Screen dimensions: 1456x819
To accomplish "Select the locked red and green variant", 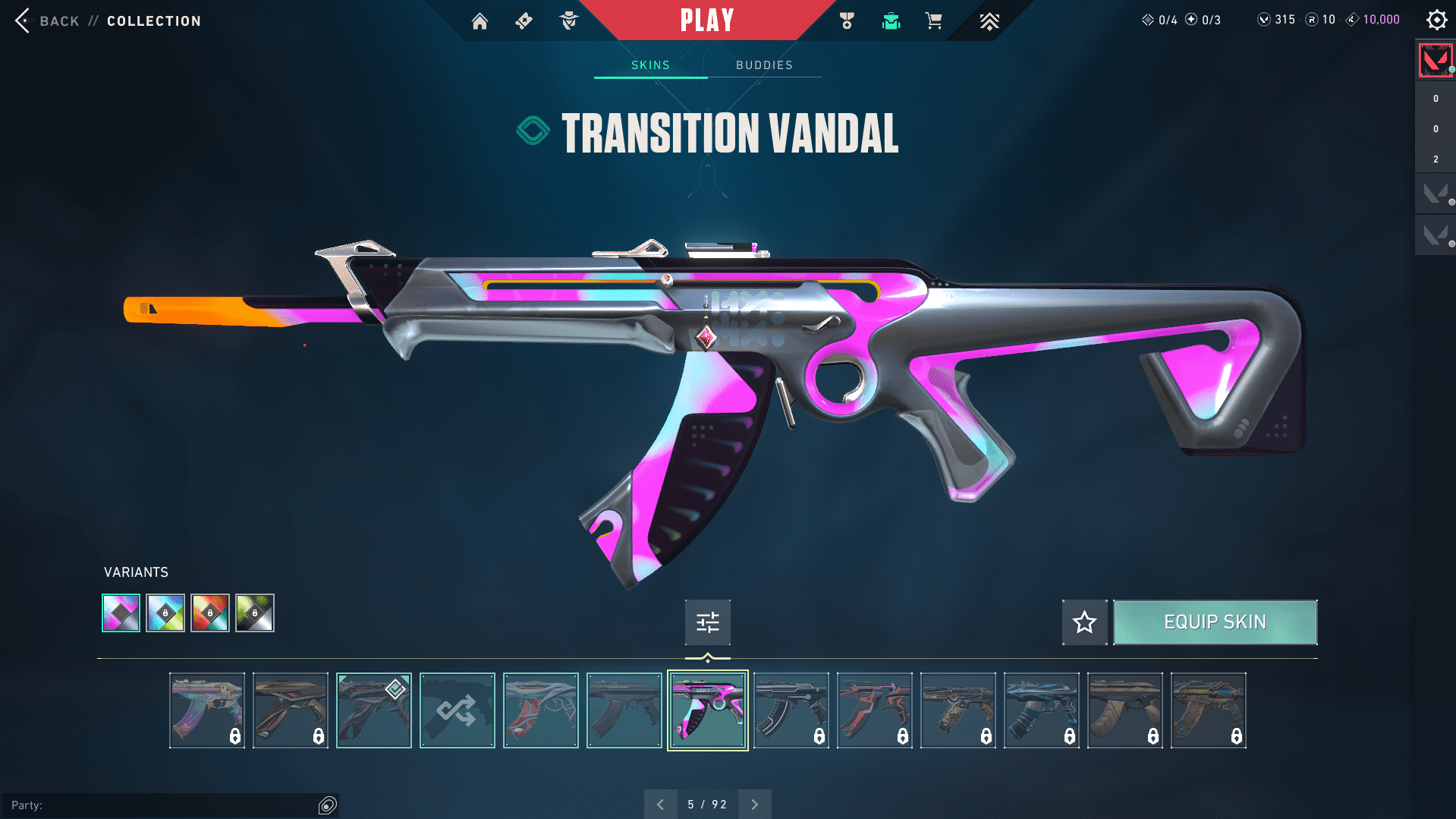I will [210, 613].
